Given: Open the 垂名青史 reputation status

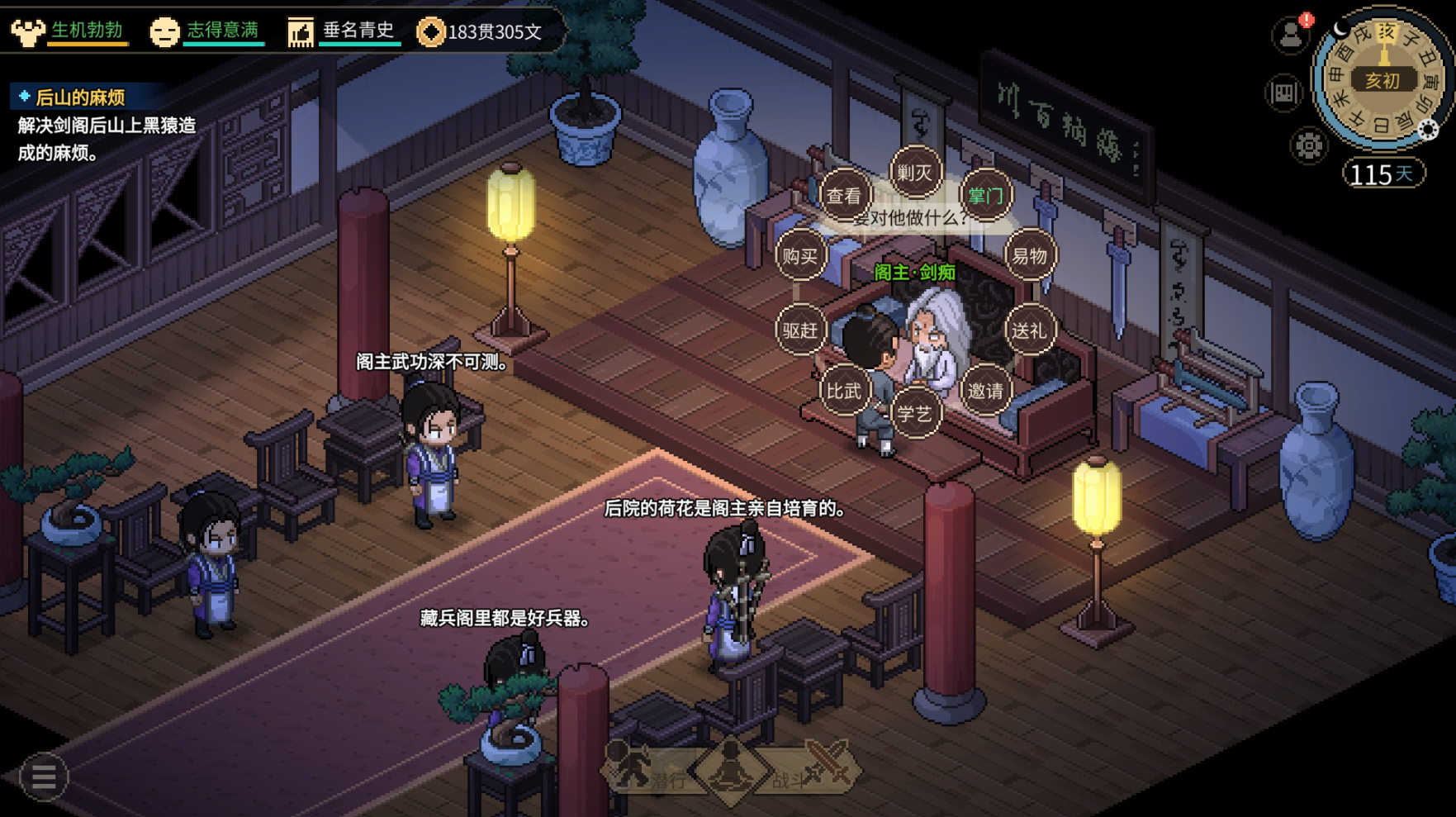Looking at the screenshot, I should (343, 31).
